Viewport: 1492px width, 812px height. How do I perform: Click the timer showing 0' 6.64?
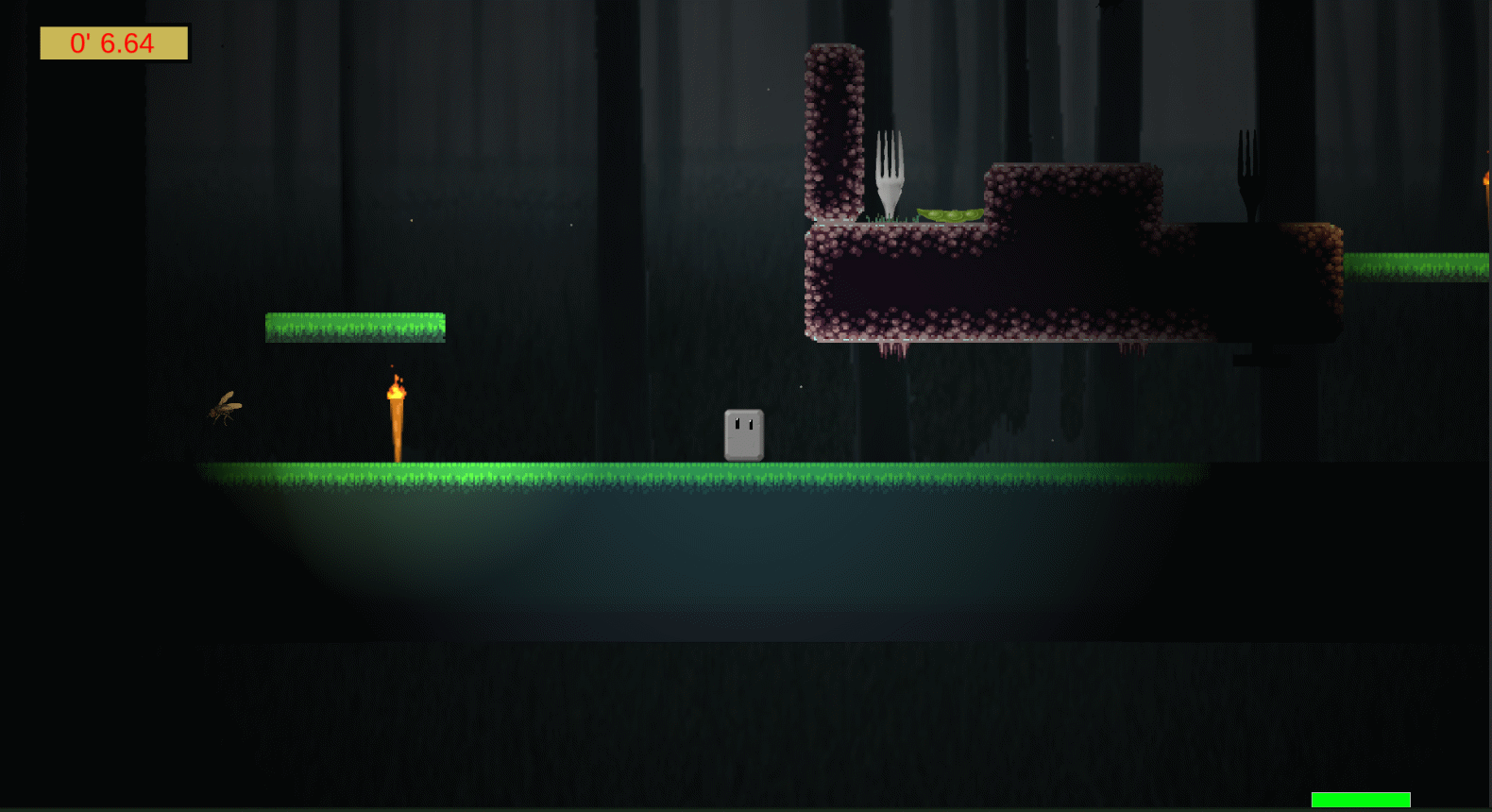[112, 43]
